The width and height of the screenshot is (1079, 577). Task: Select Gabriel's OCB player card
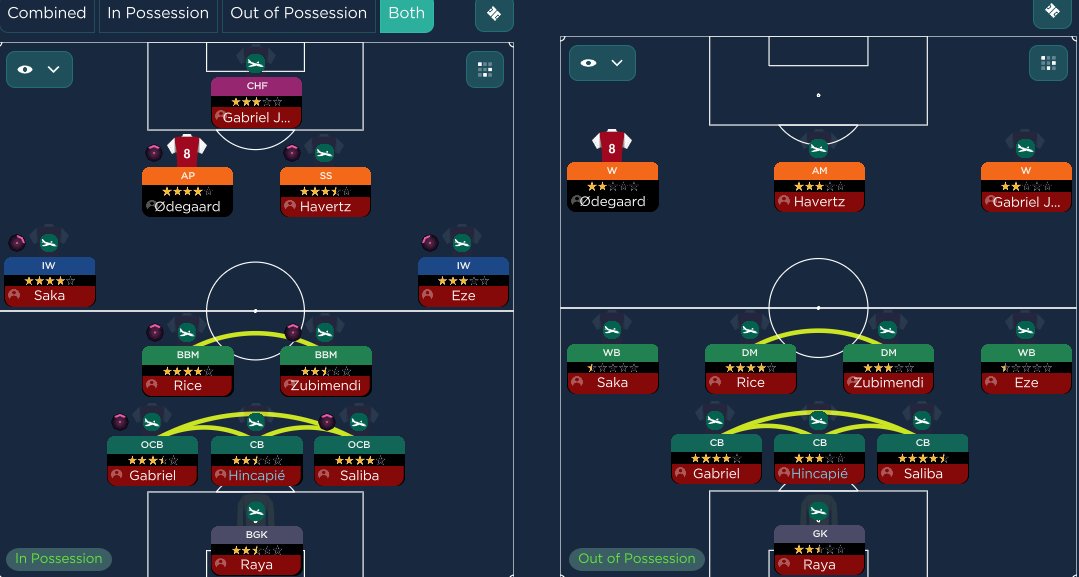152,460
